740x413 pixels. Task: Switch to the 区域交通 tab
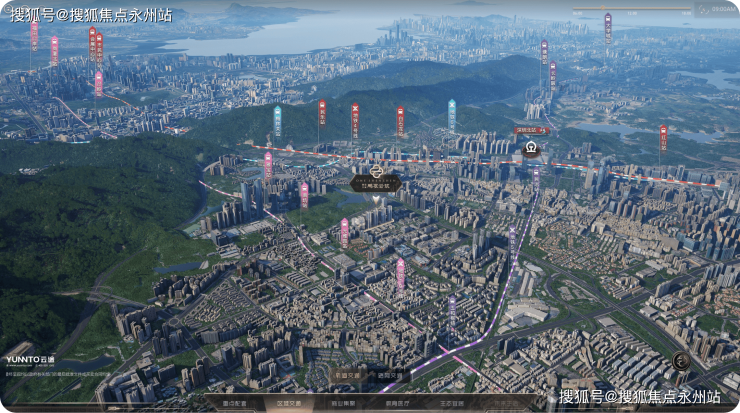[291, 403]
